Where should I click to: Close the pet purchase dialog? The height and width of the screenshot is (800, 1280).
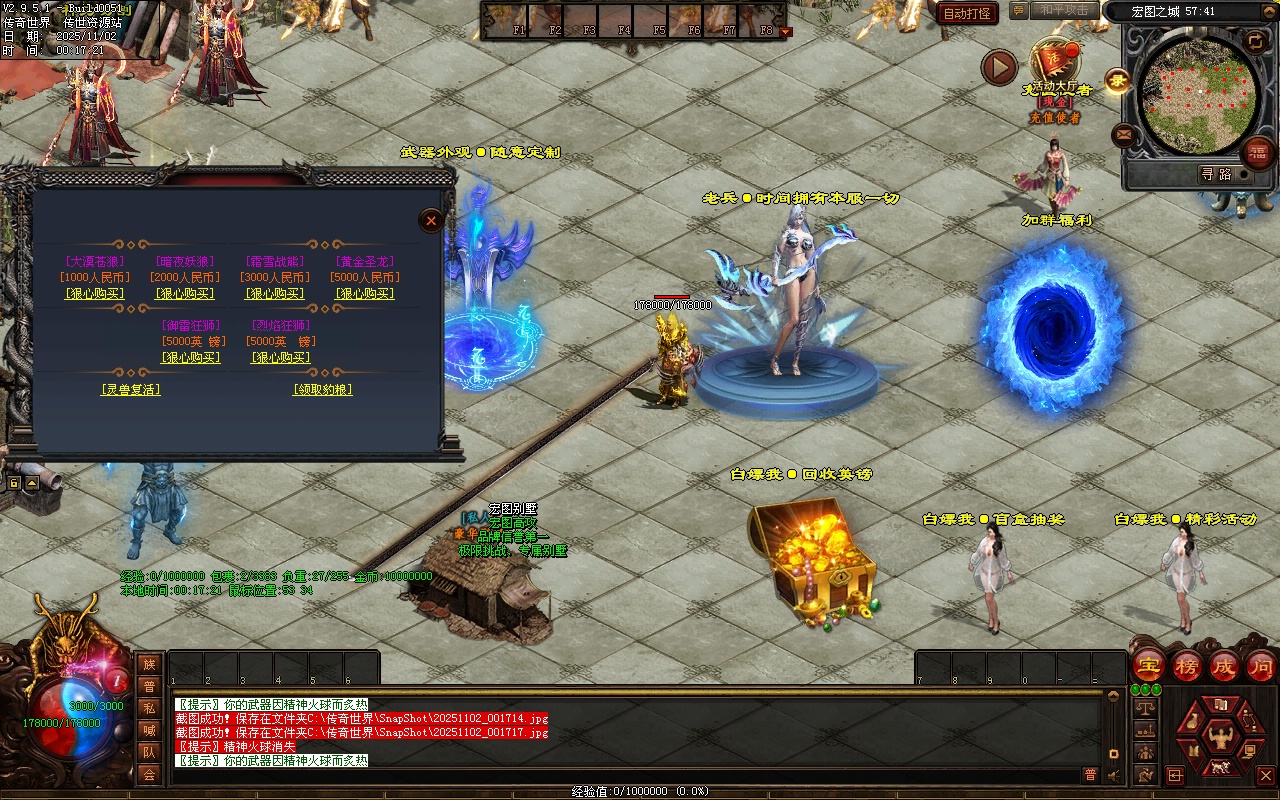tap(431, 221)
